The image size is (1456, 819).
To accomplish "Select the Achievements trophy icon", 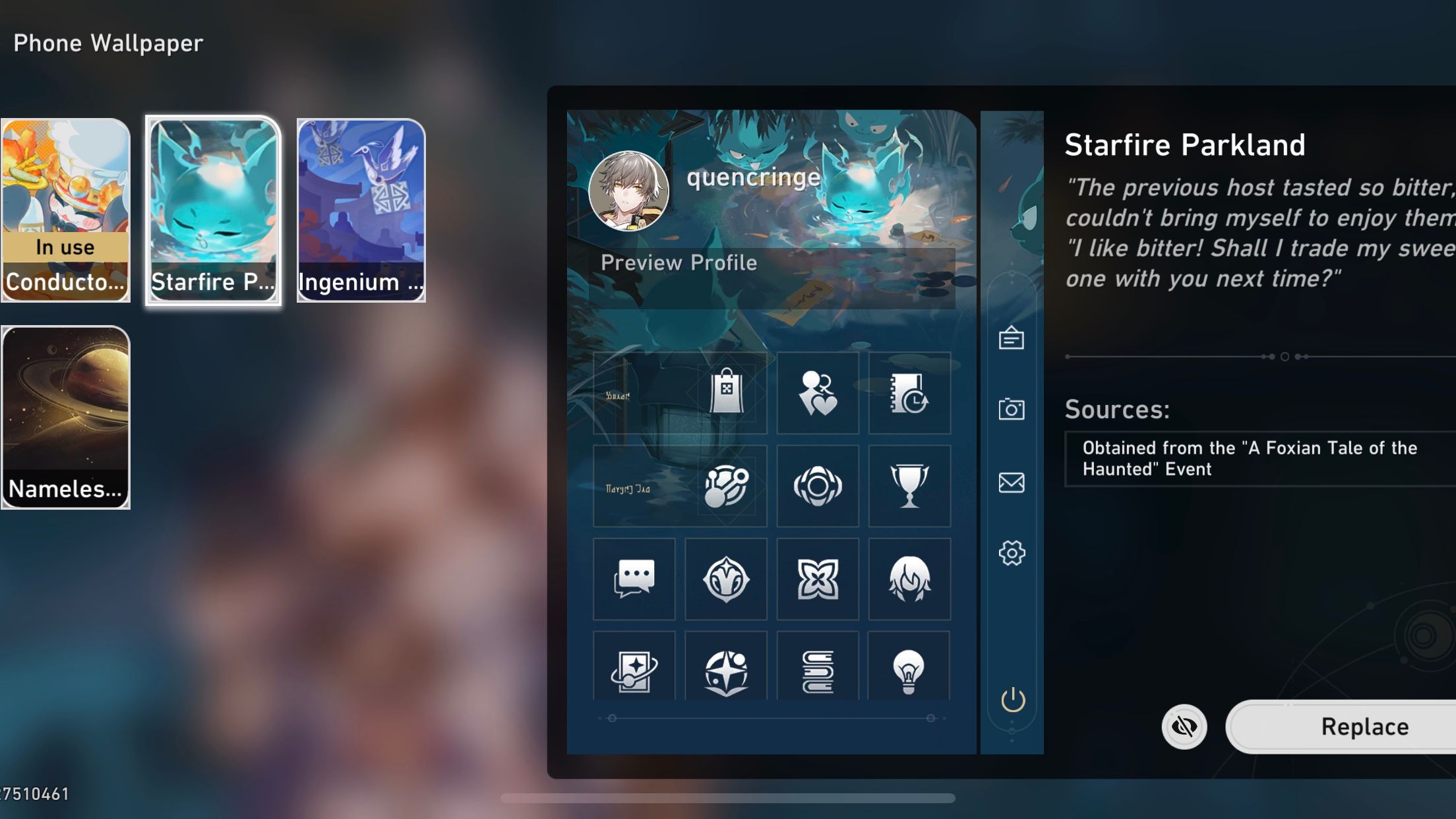I will pos(909,486).
